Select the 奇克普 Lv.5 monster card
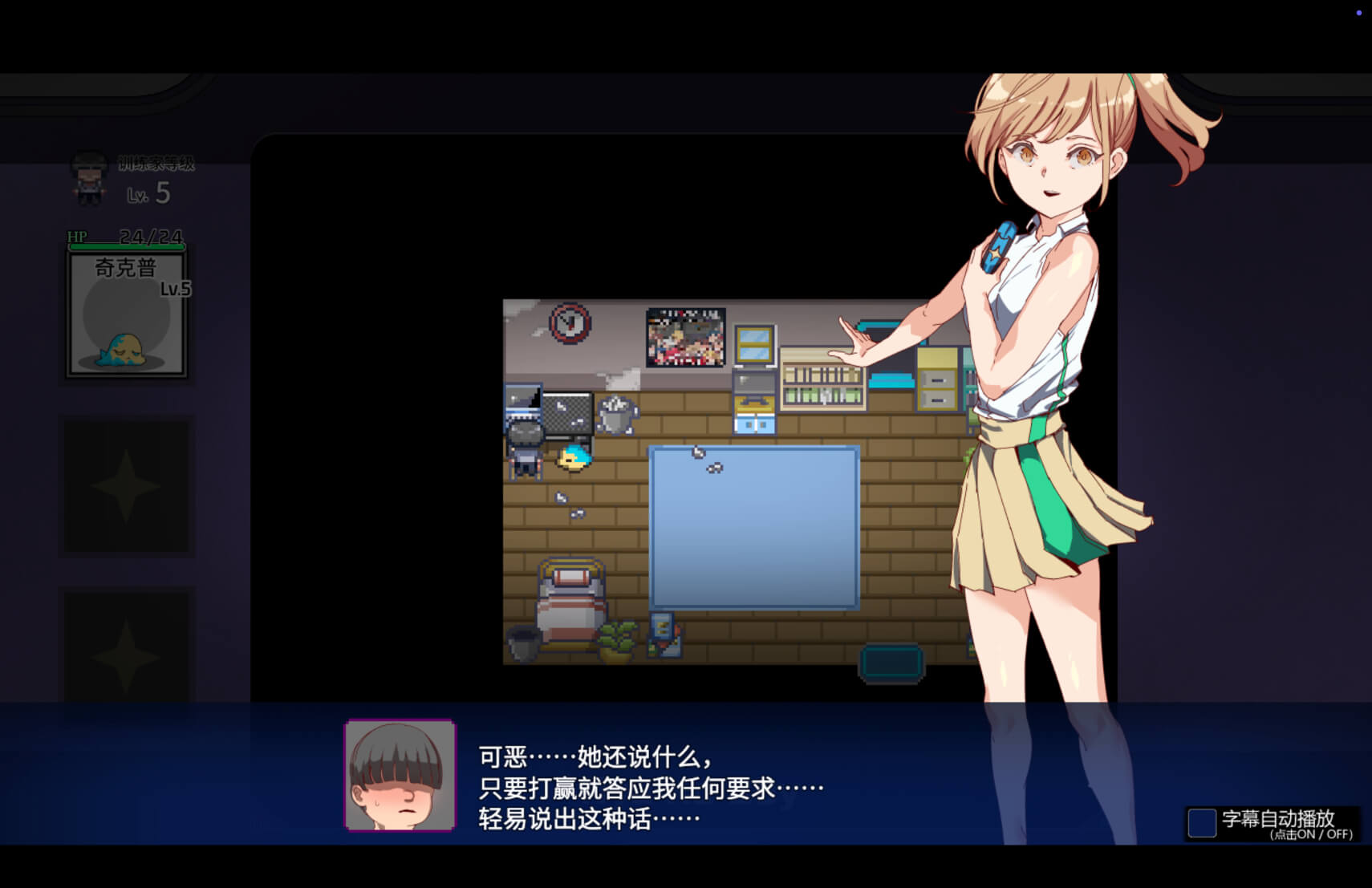Screen dimensions: 1372x888 coord(127,314)
